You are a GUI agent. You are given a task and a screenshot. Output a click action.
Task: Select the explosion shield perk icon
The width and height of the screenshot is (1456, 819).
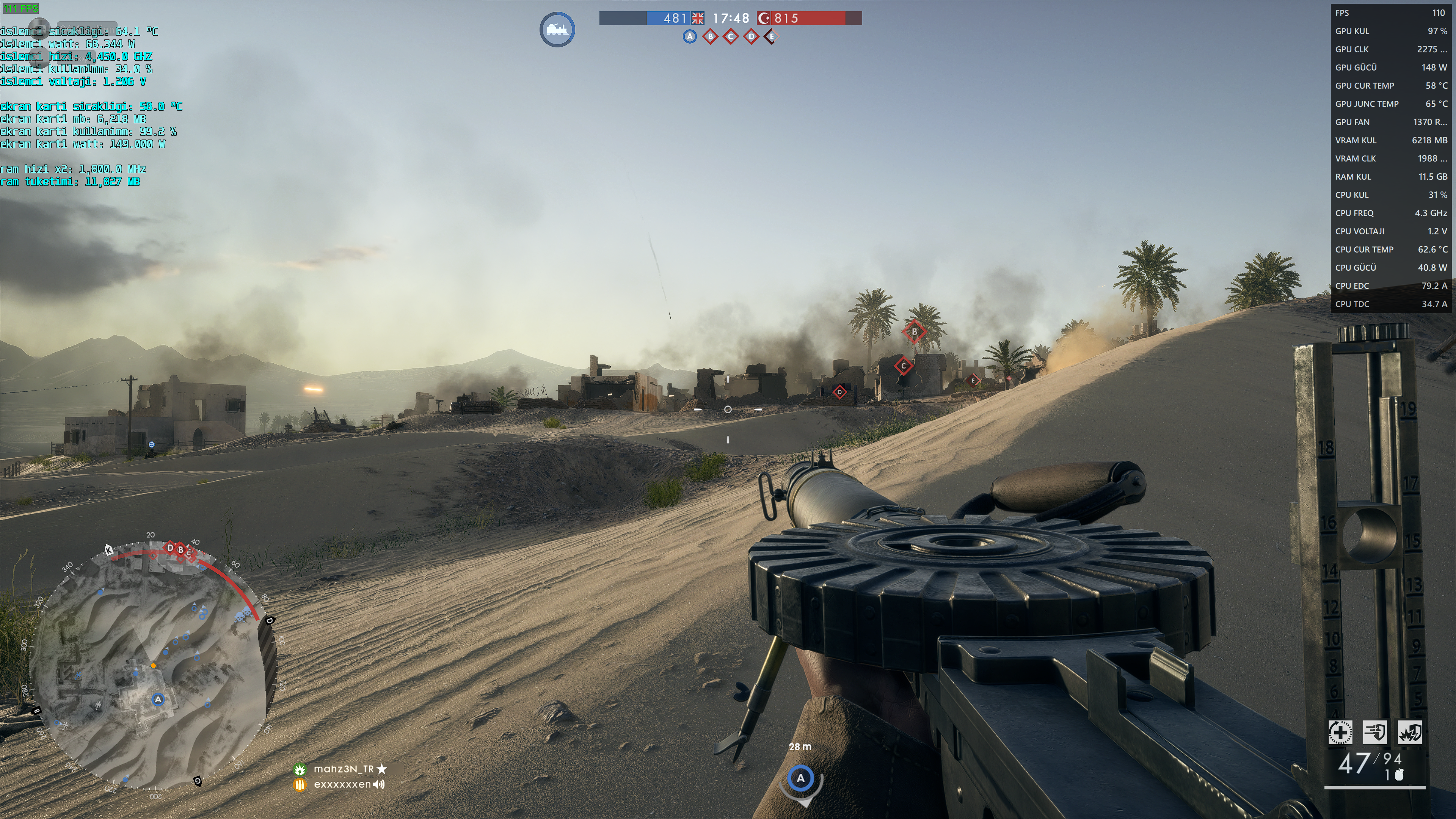coord(1410,733)
